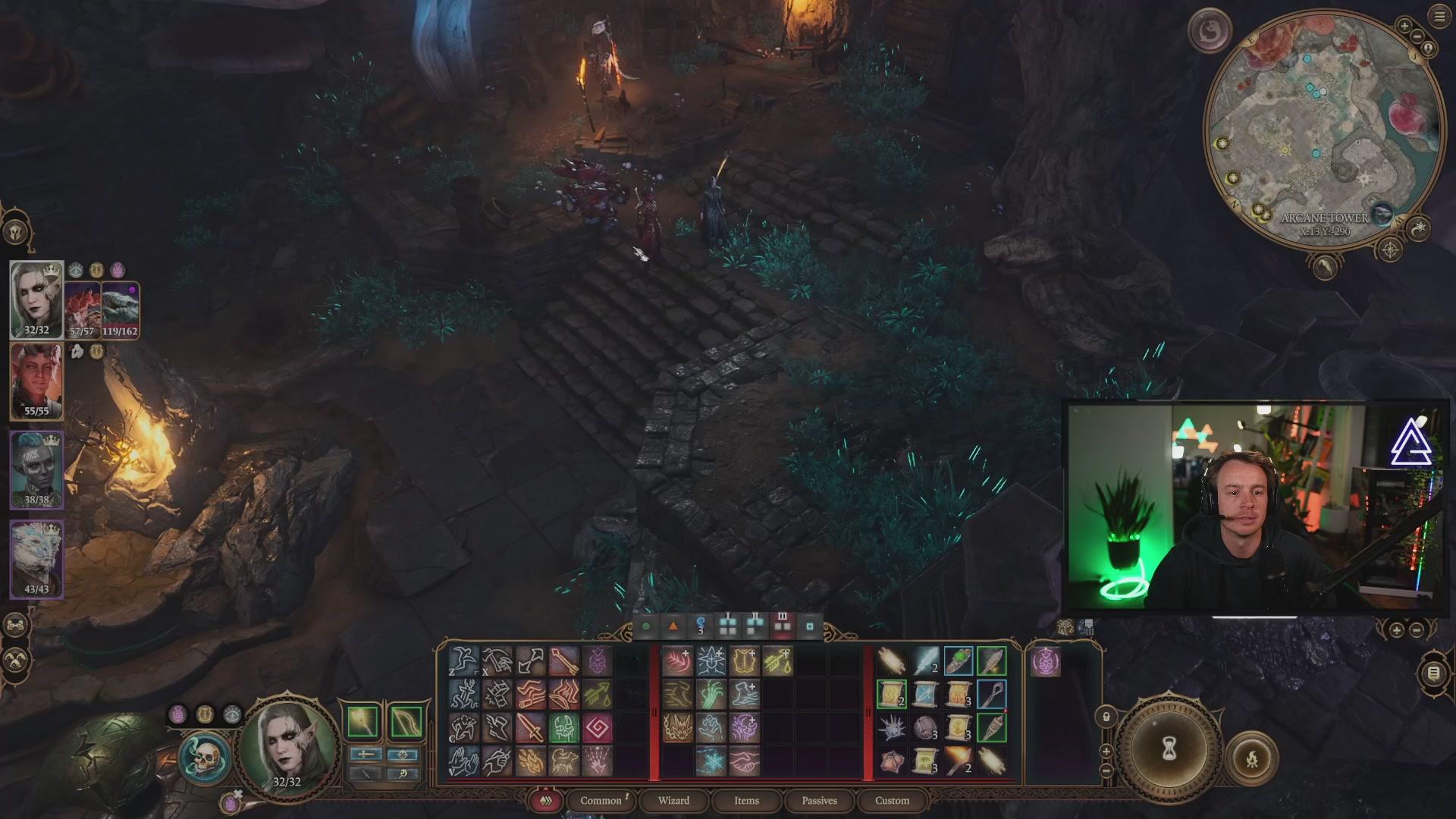Viewport: 1456px width, 819px height.
Task: Open the menu via hamburger icon top right
Action: click(1439, 15)
